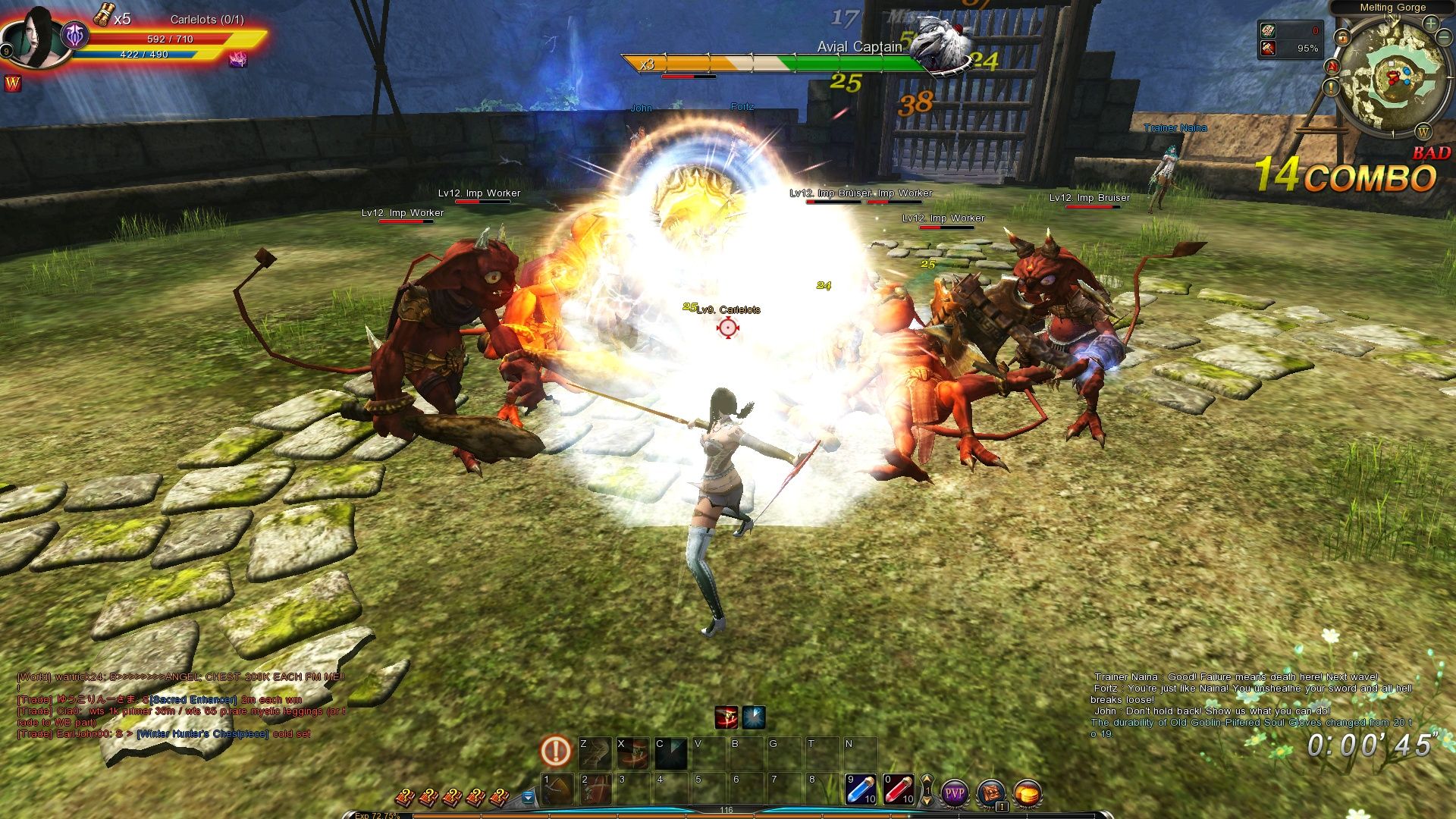Activate the skill in hotbar slot Z
This screenshot has width=1456, height=819.
click(x=595, y=752)
